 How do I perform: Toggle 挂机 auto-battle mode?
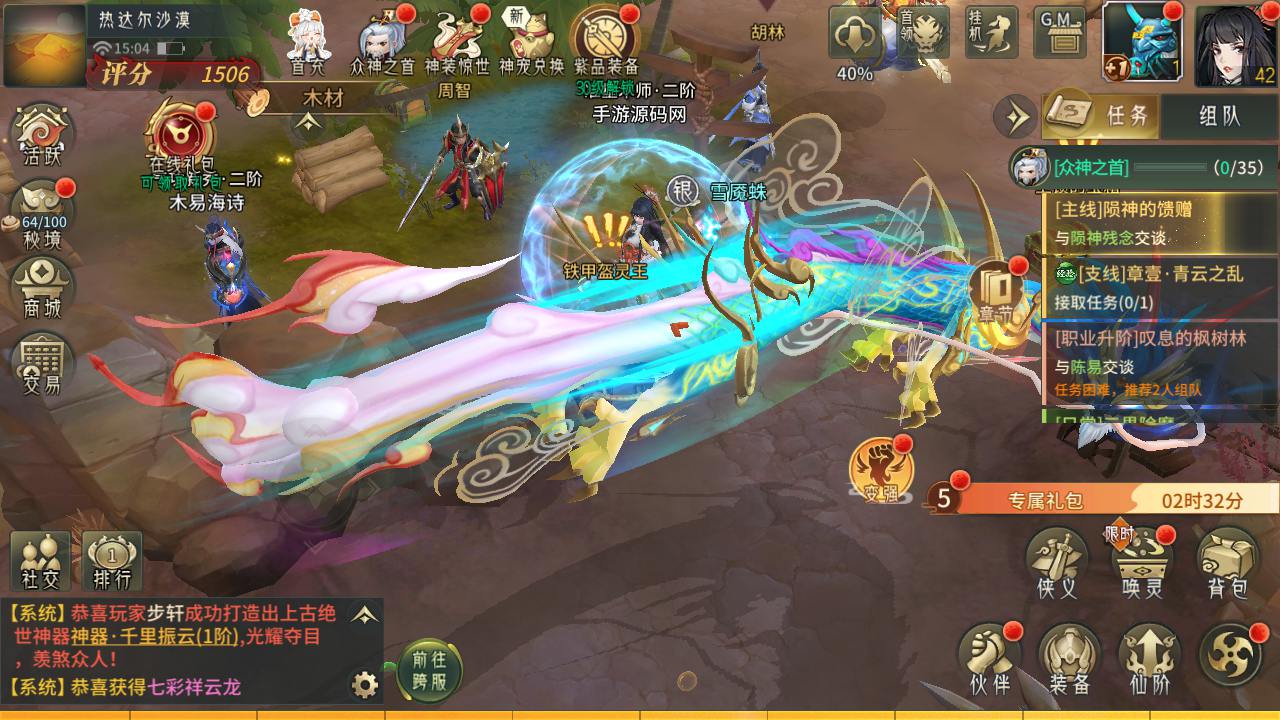tap(990, 33)
